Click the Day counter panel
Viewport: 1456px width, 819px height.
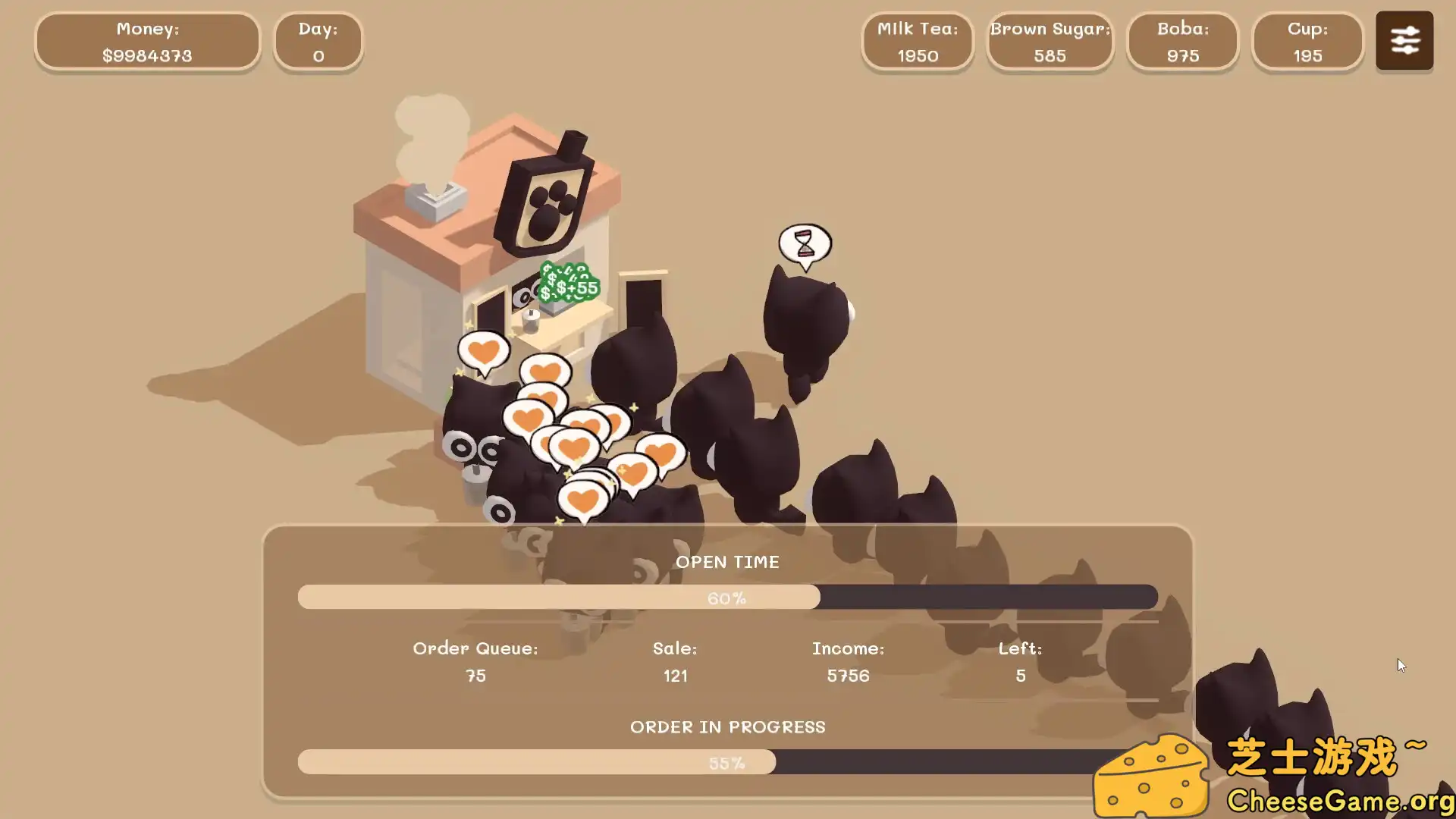pyautogui.click(x=318, y=42)
